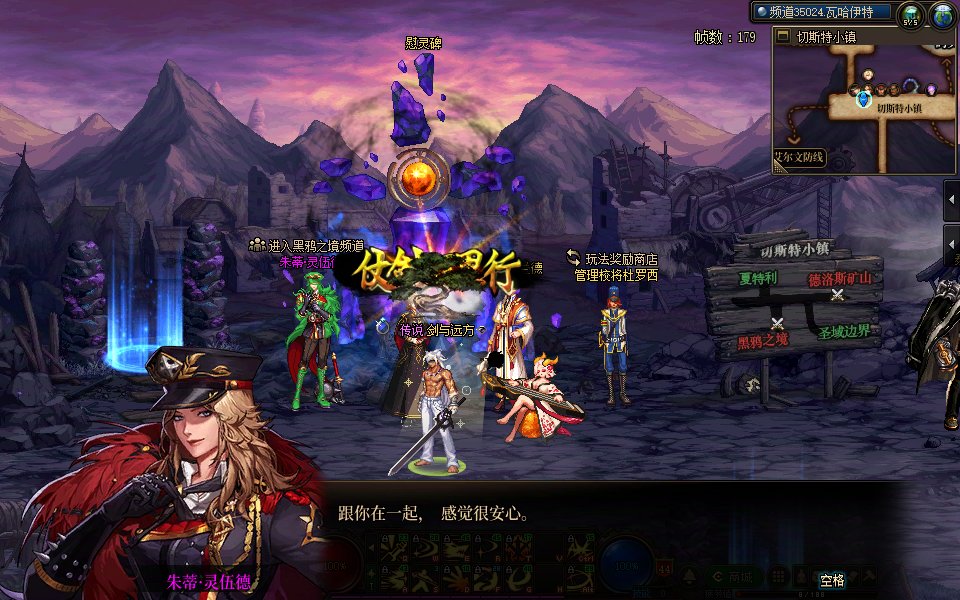Expand the lower side panel arrow
The width and height of the screenshot is (960, 600).
click(951, 245)
